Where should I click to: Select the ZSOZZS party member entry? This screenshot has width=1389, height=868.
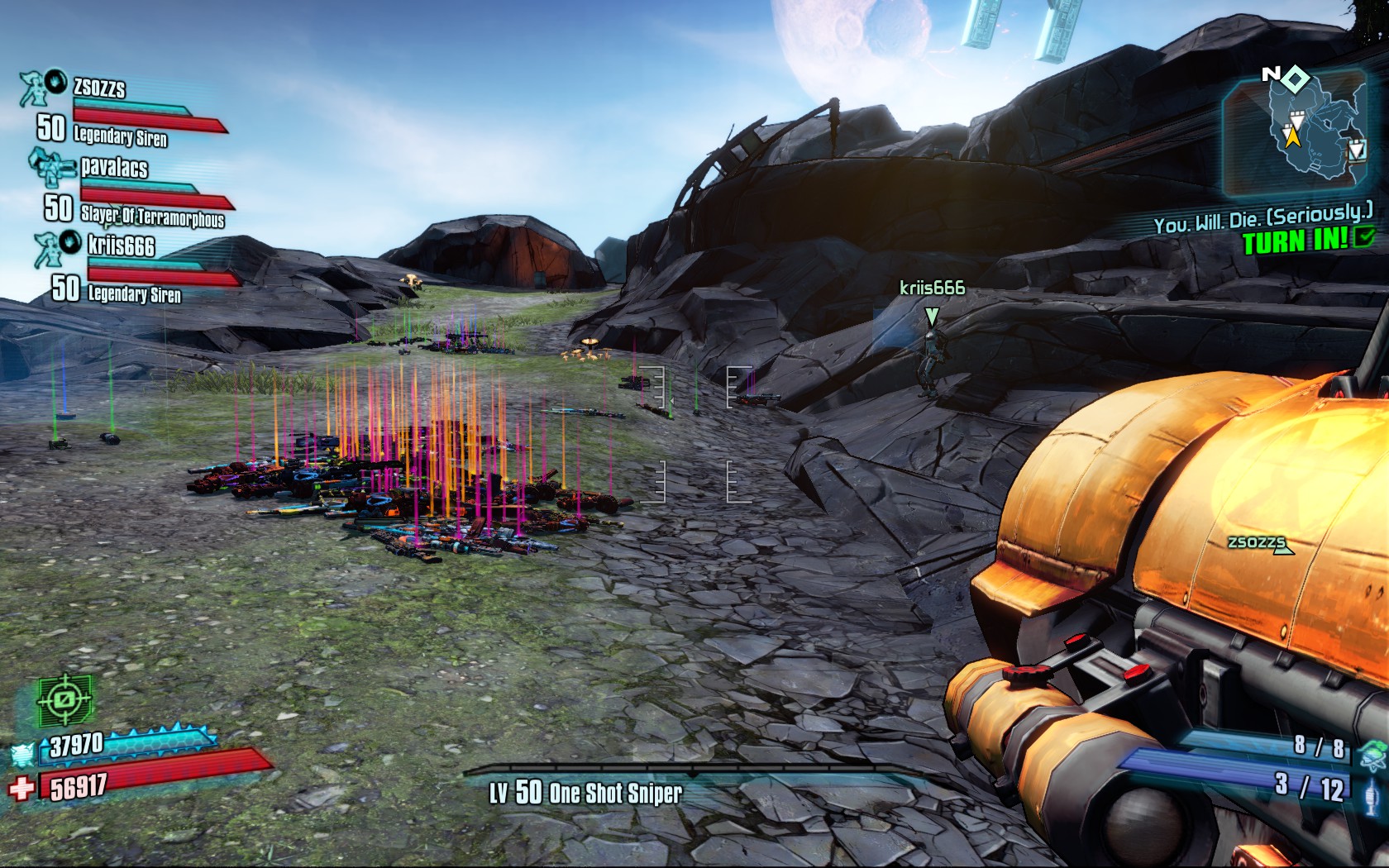point(99,88)
